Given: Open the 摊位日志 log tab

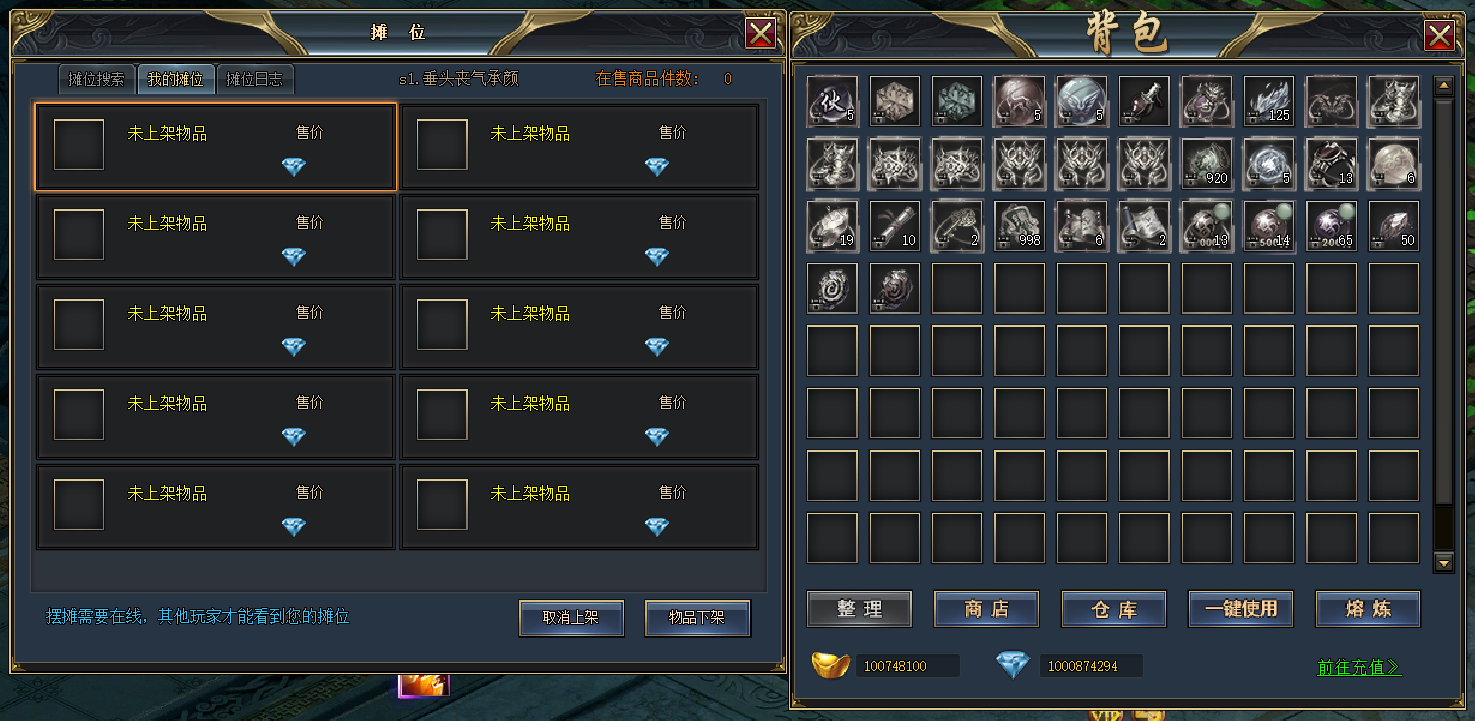Looking at the screenshot, I should tap(254, 79).
